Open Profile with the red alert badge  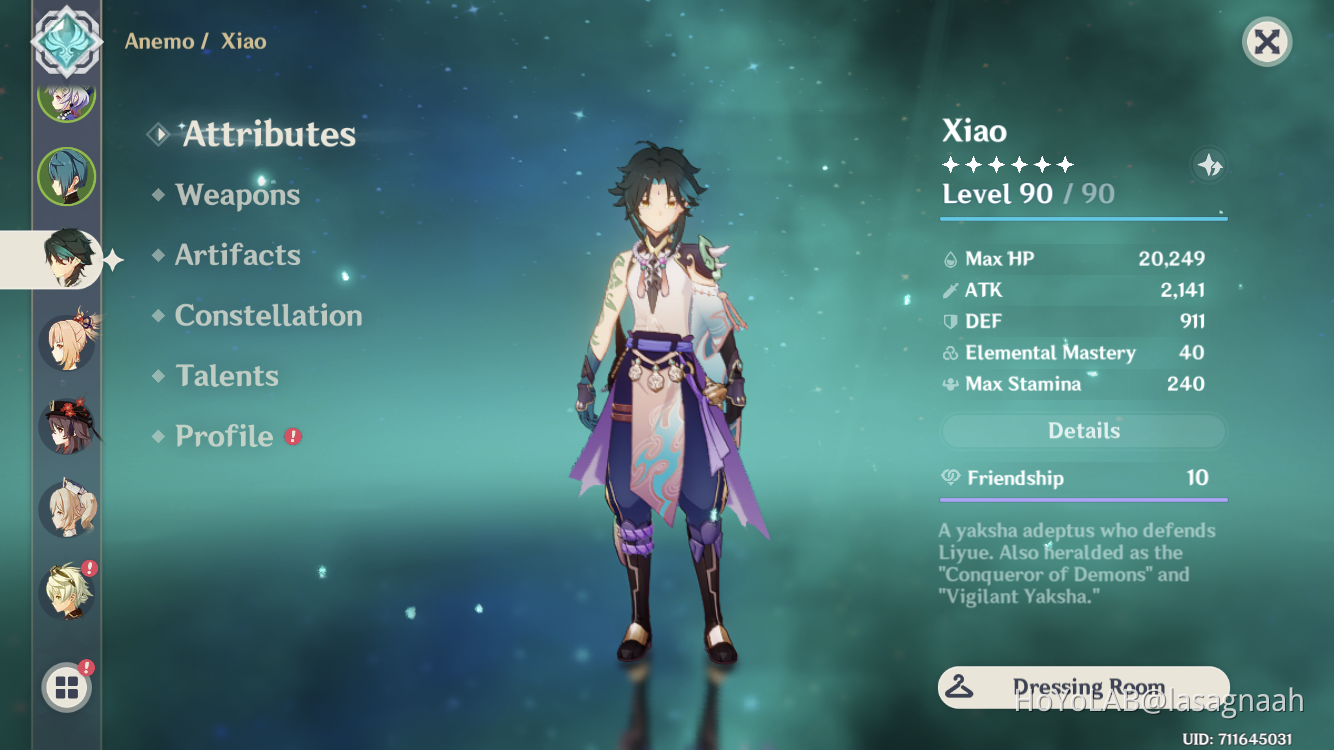224,436
